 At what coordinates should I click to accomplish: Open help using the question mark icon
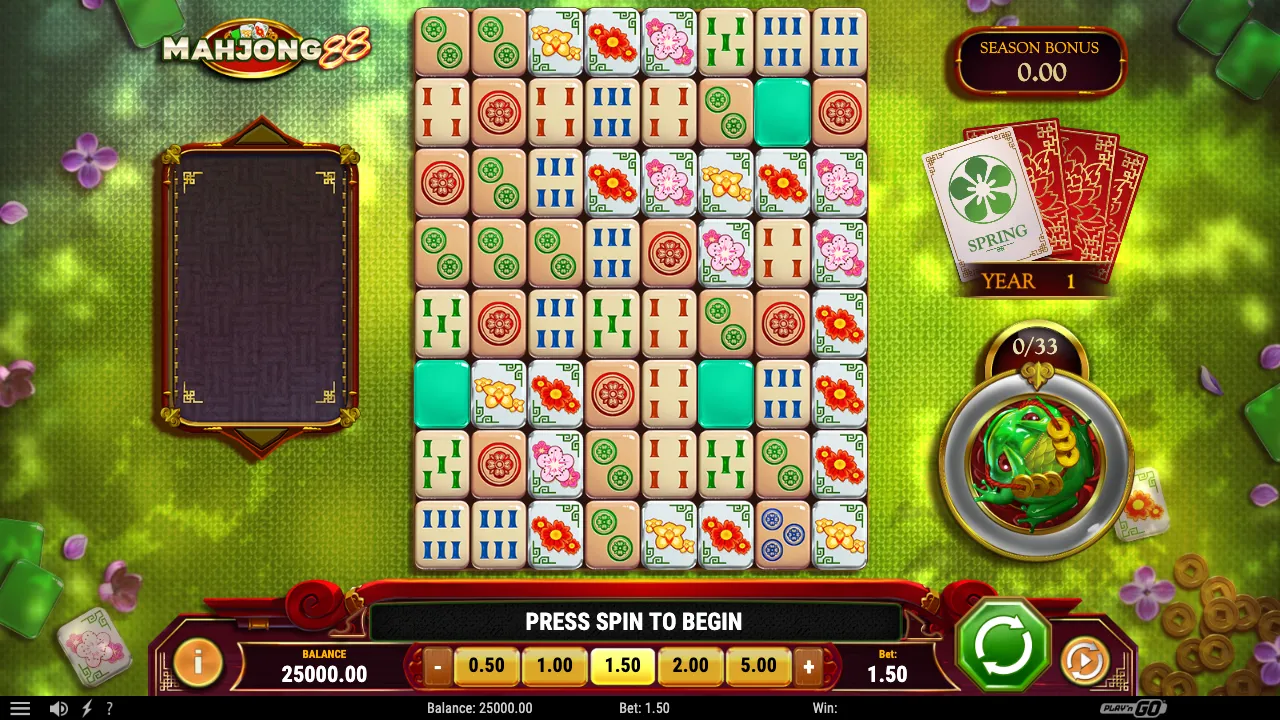pyautogui.click(x=108, y=708)
